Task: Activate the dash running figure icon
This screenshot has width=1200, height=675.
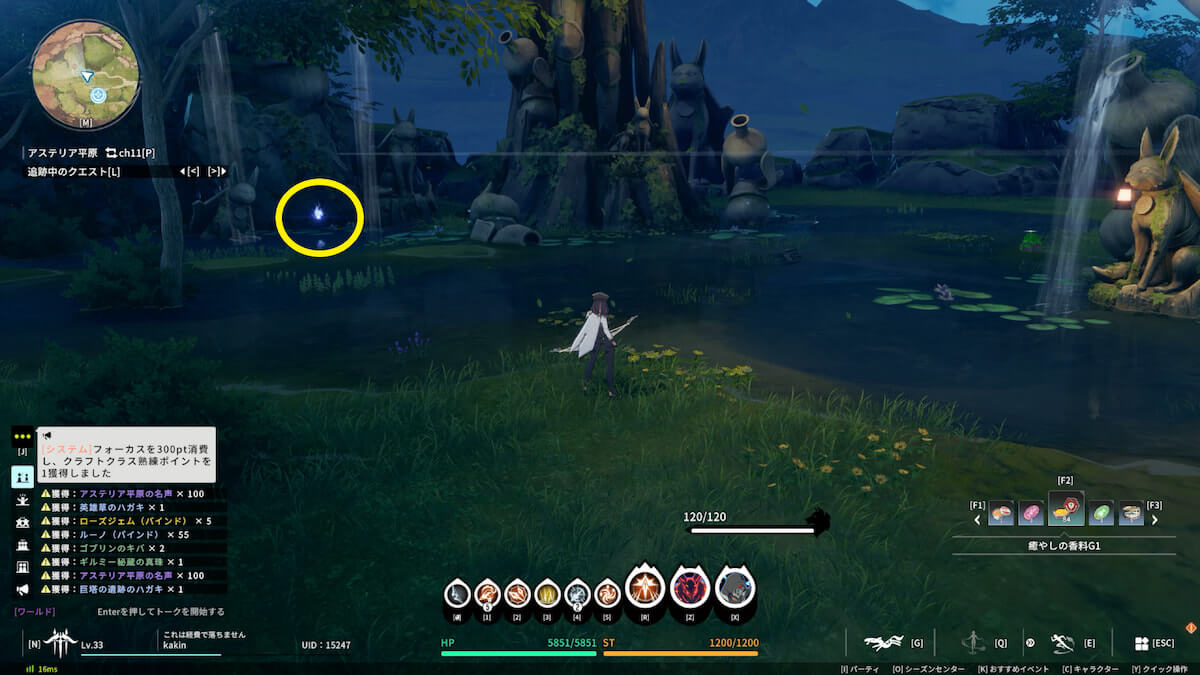Action: click(x=1062, y=643)
